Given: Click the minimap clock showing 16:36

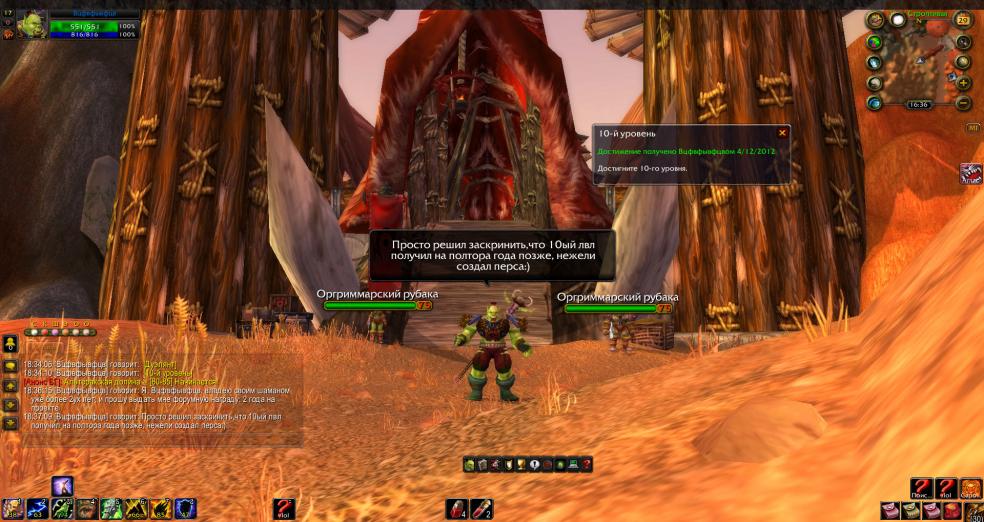Looking at the screenshot, I should tap(918, 104).
